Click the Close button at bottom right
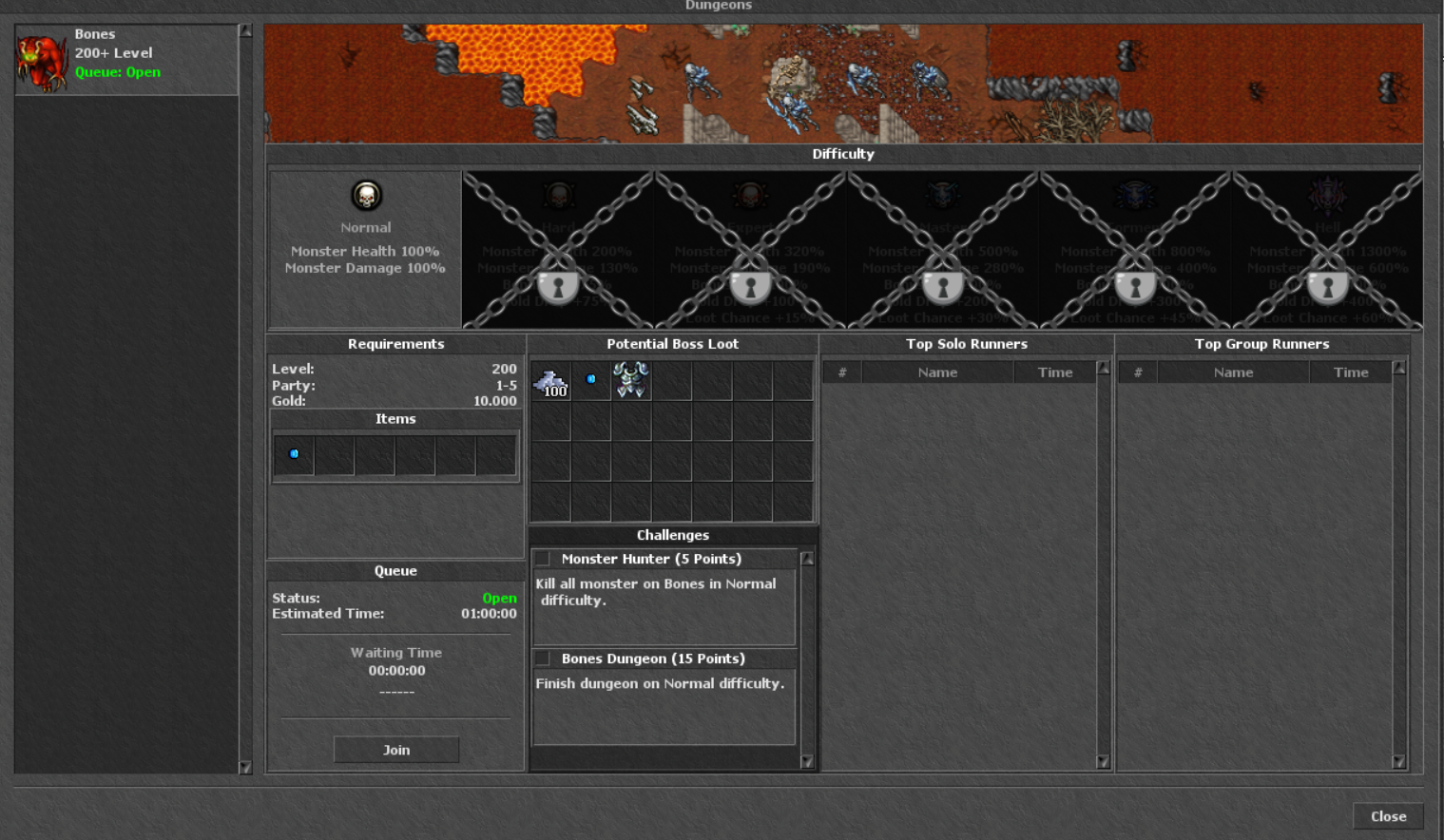This screenshot has width=1444, height=840. tap(1388, 816)
